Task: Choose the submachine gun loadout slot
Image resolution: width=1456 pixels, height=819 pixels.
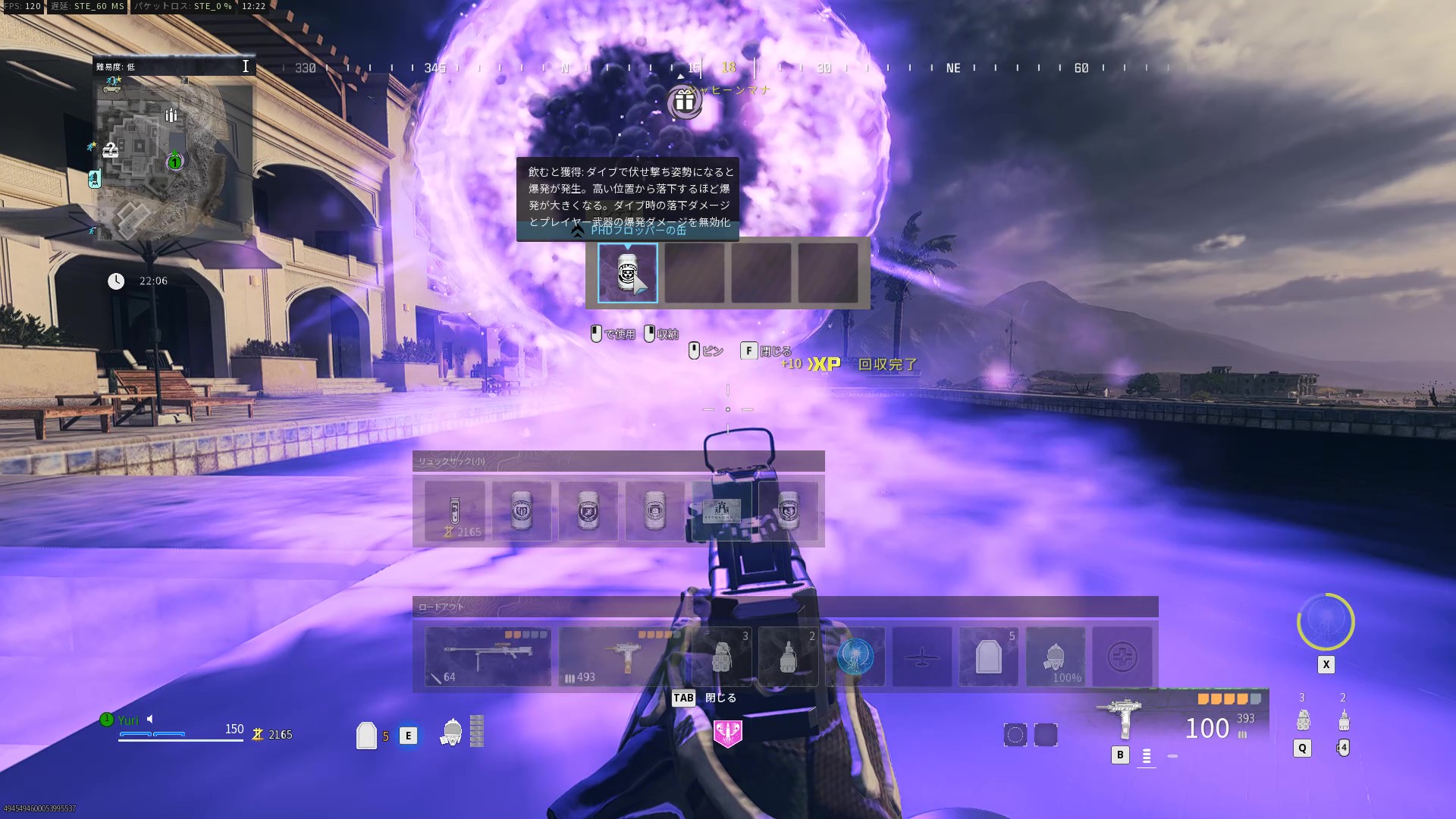Action: click(x=623, y=657)
